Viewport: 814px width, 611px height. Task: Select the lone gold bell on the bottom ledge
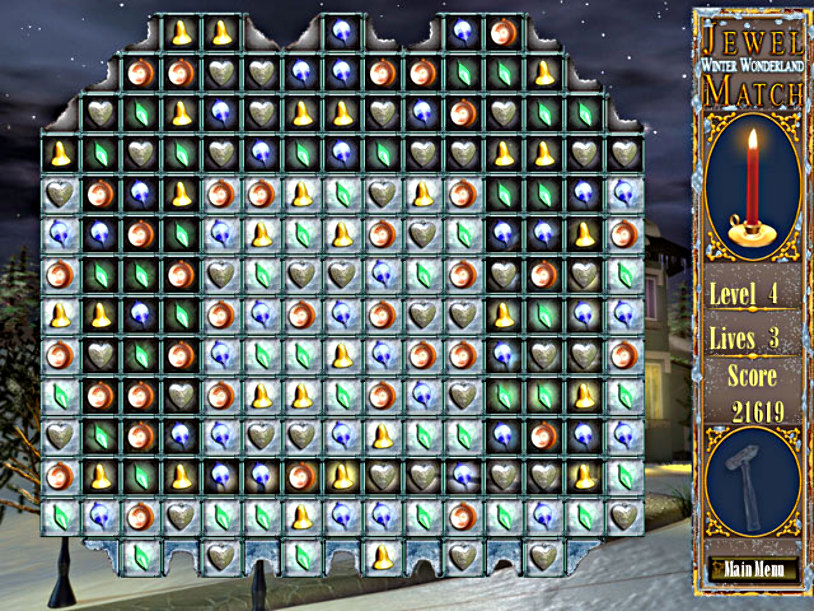[x=381, y=555]
